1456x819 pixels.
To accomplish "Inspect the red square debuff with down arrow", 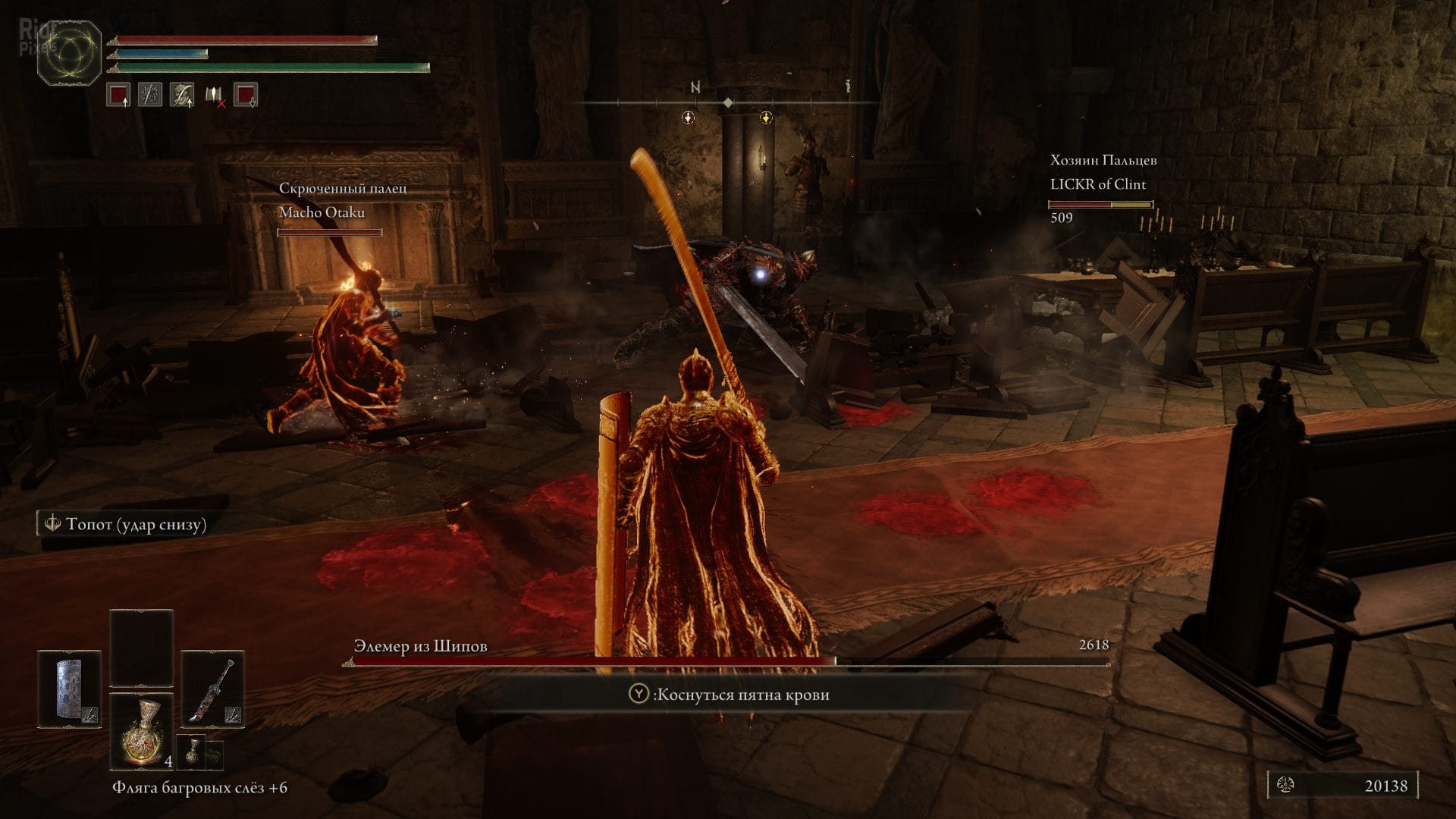I will pos(246,95).
